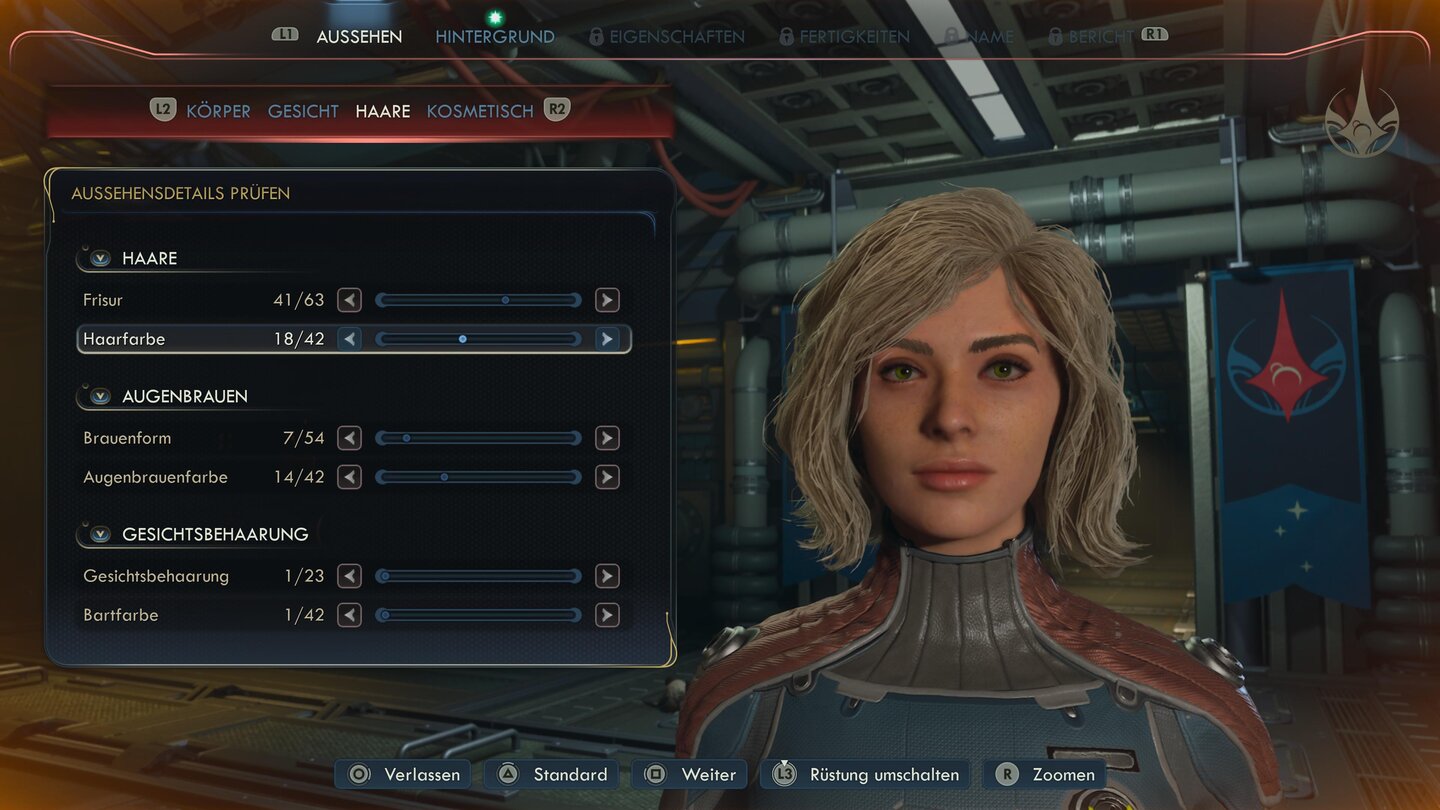The image size is (1440, 810).
Task: Advance Brauenform with the right arrow
Action: click(607, 438)
